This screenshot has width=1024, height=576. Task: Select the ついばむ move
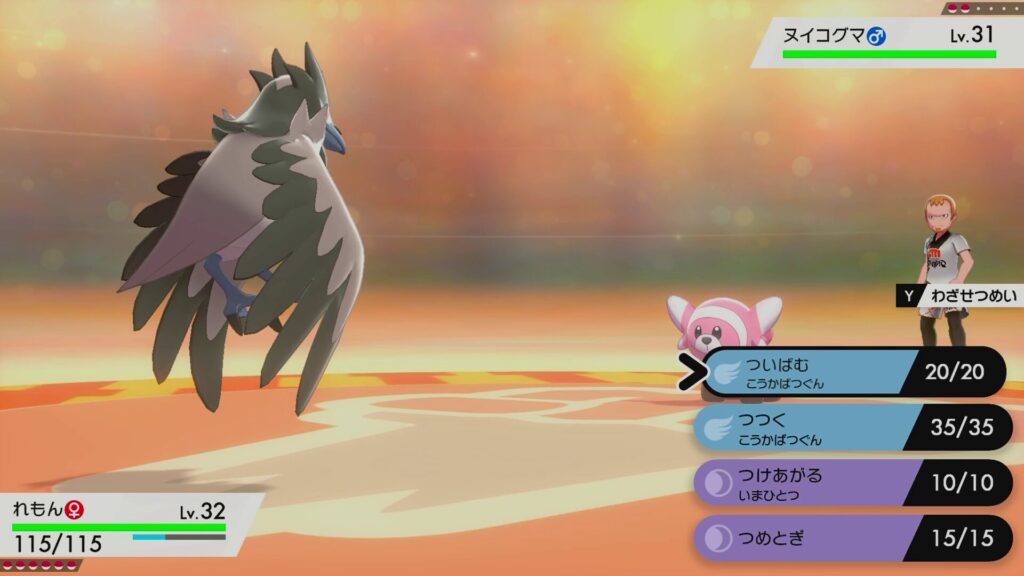pos(850,372)
